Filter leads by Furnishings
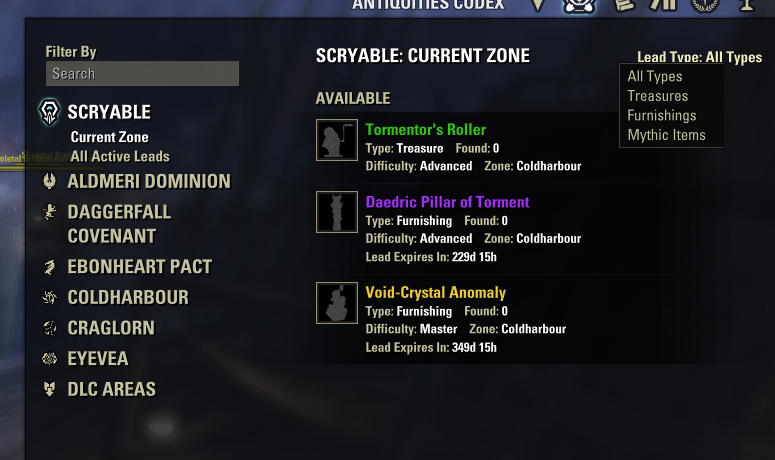The height and width of the screenshot is (460, 775). click(x=661, y=116)
